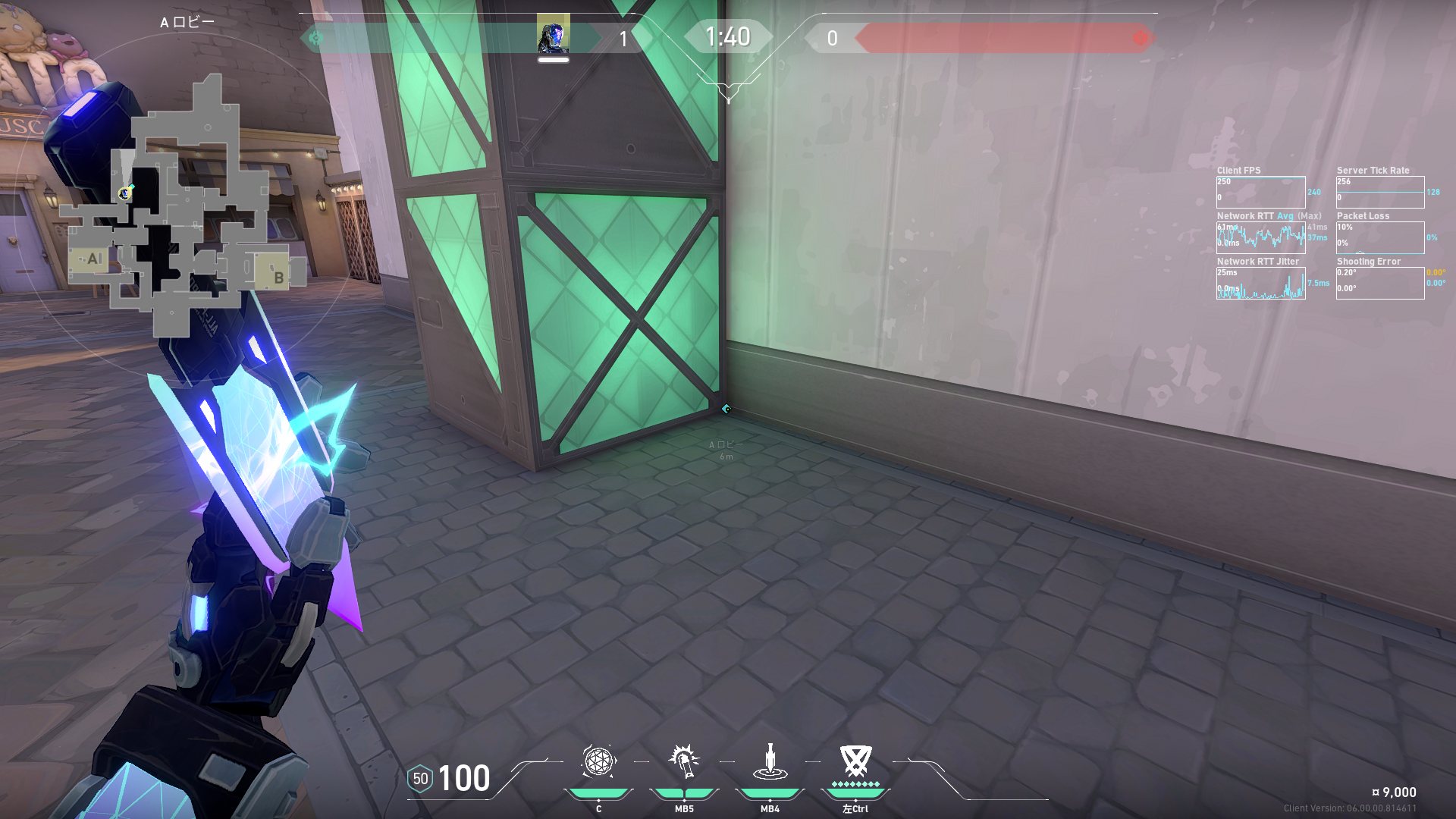Click the agent portrait in the top bar
1456x819 pixels.
coord(553,35)
